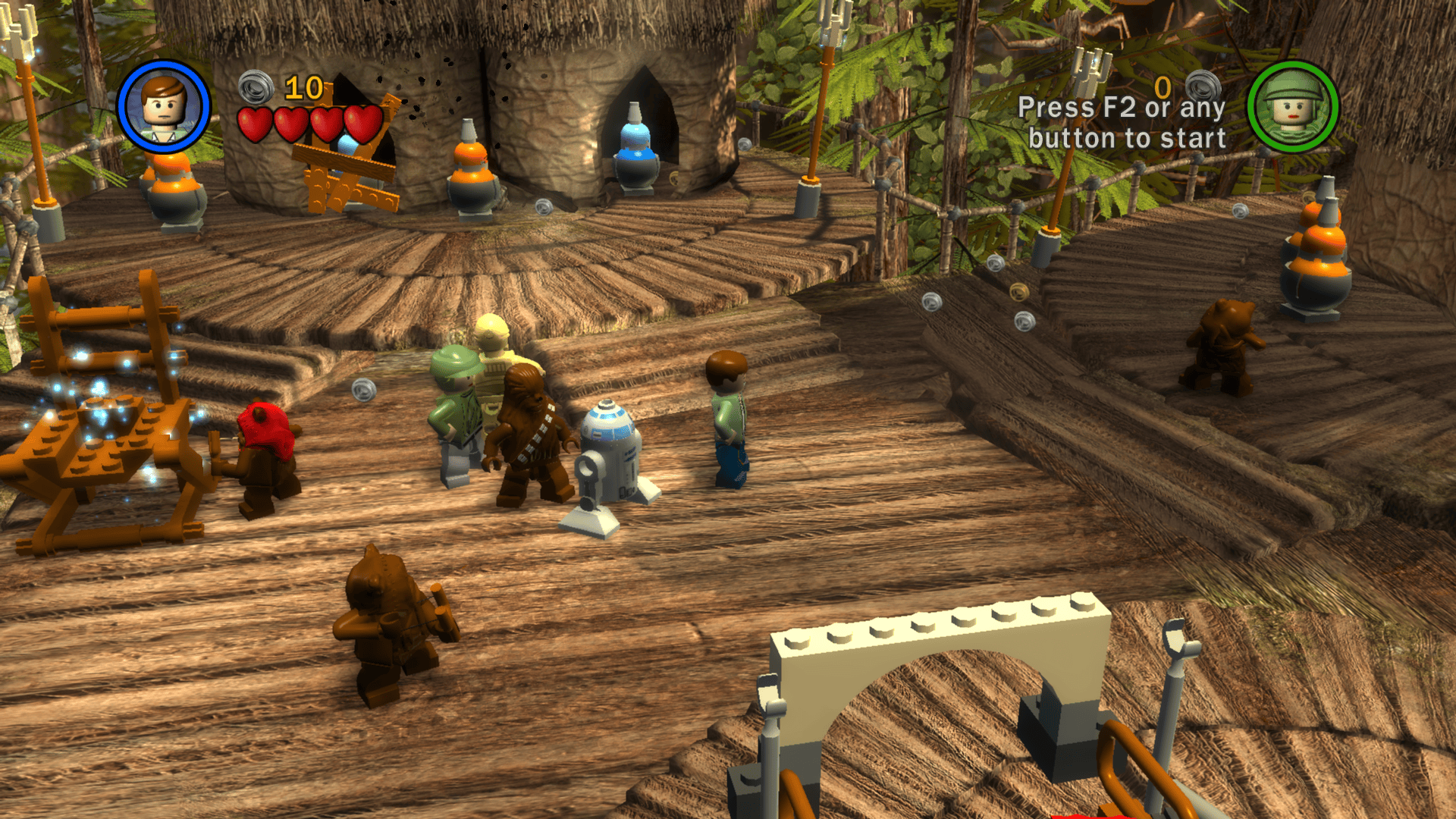The image size is (1456, 819).
Task: Select player one's blue-ringed character portrait
Action: [164, 107]
